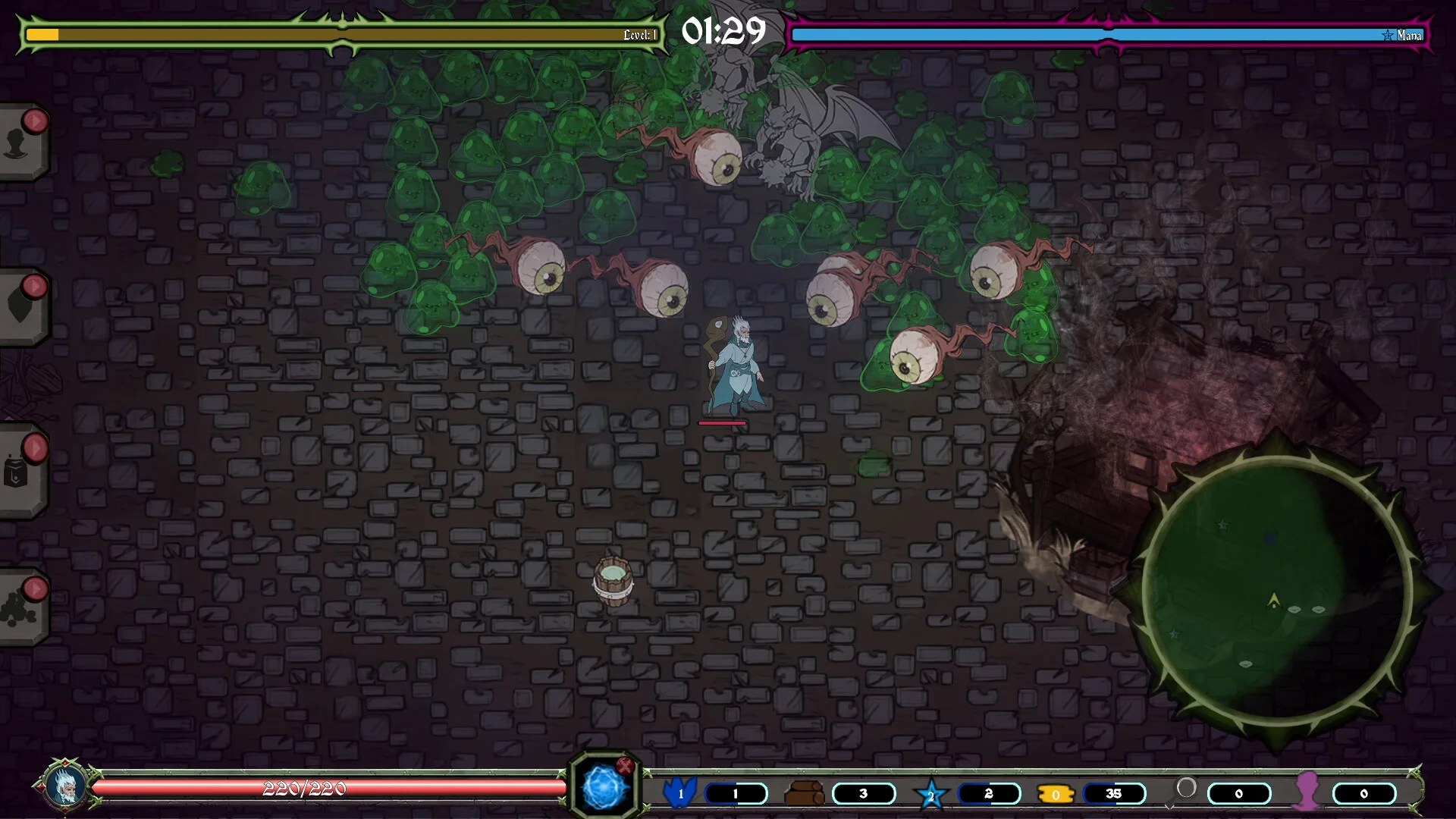Open the character silhouette side tab
The width and height of the screenshot is (1456, 819).
point(20,143)
